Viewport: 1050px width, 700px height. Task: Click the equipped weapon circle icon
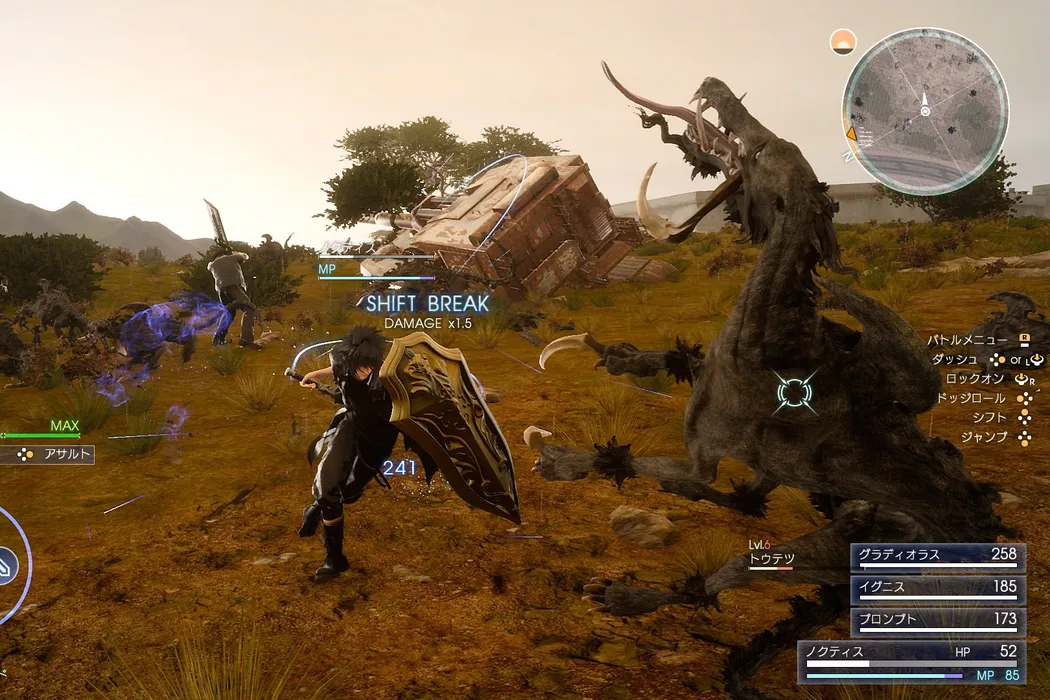click(8, 564)
